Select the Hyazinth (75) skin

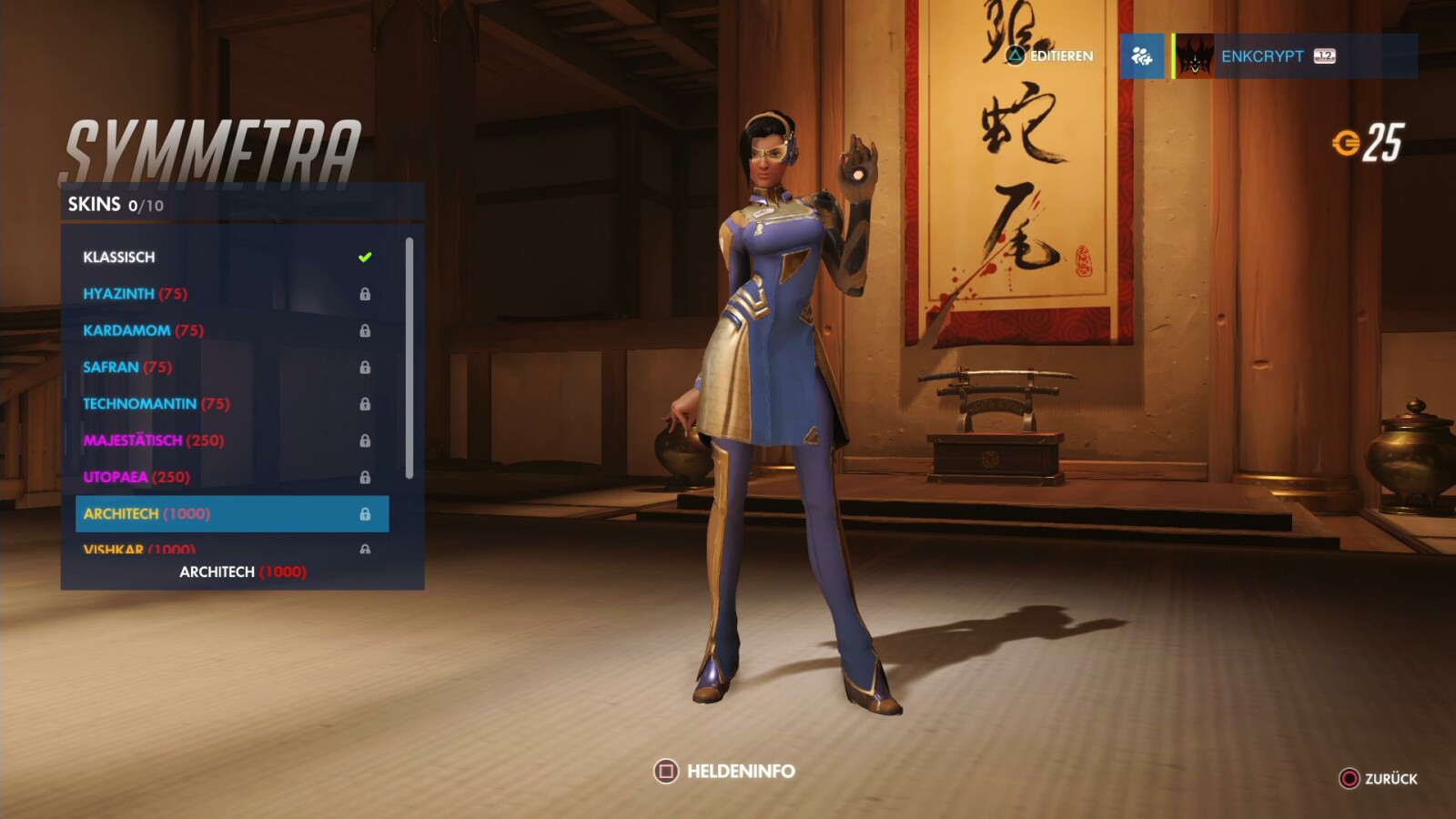tap(136, 293)
